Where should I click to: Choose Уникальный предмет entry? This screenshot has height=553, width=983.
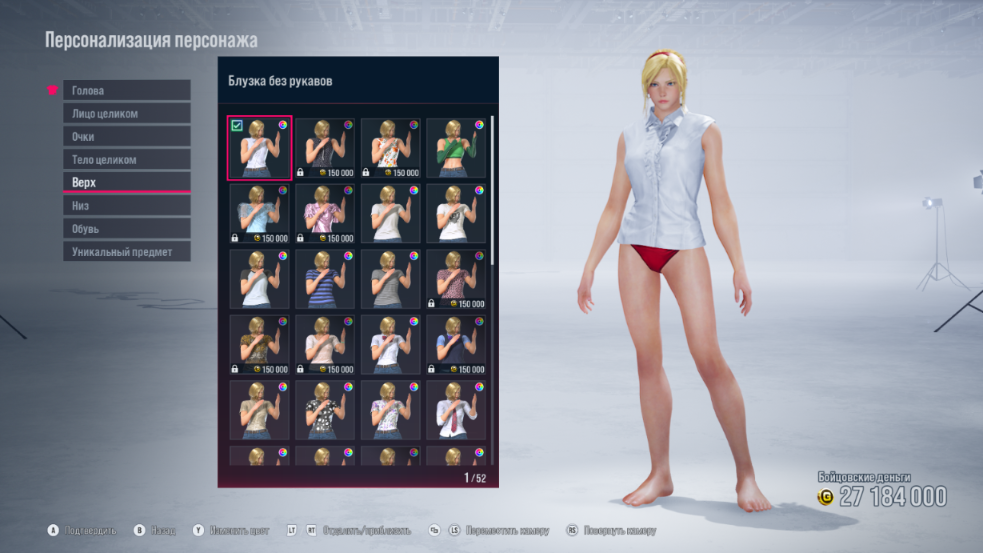click(x=126, y=252)
